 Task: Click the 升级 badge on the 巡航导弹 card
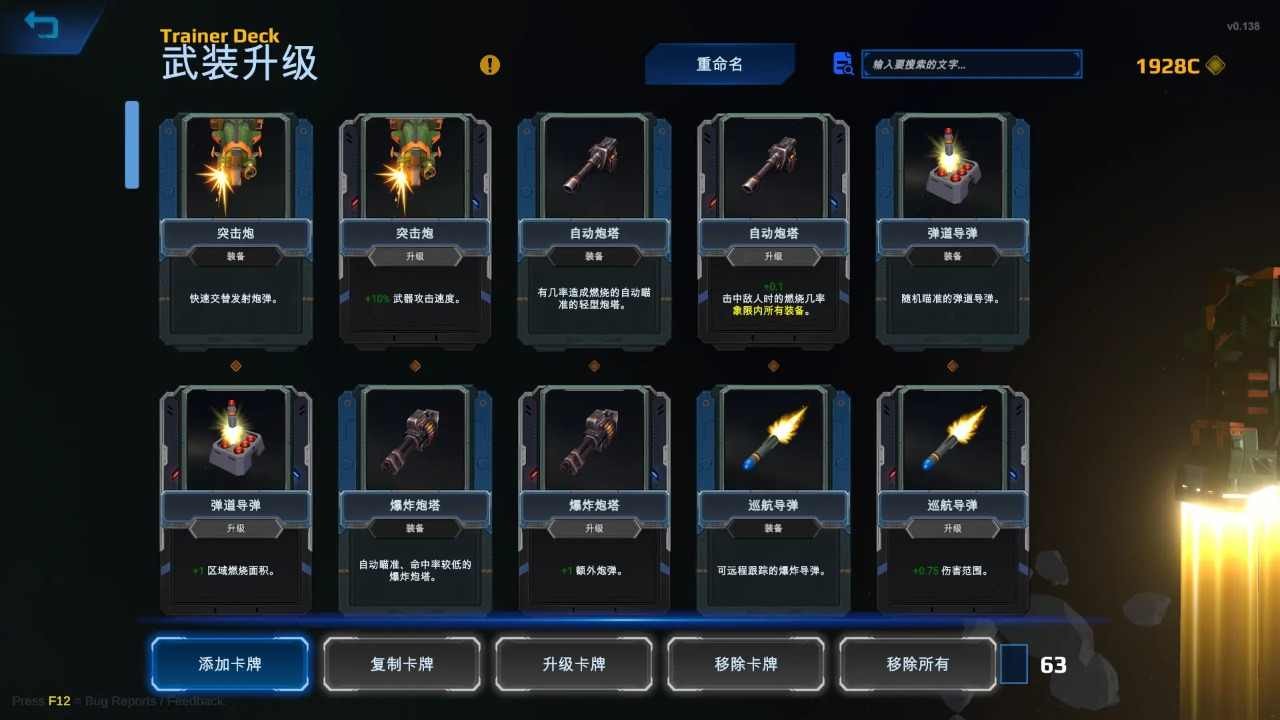(952, 528)
